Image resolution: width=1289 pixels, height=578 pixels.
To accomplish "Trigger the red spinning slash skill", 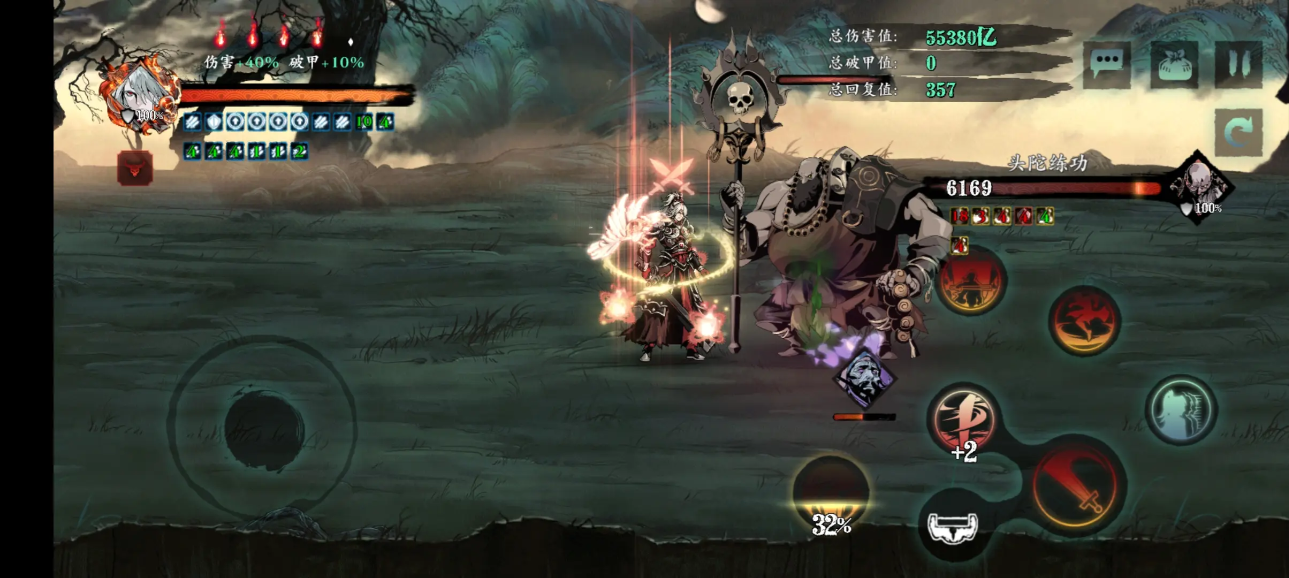I will [x=1084, y=321].
